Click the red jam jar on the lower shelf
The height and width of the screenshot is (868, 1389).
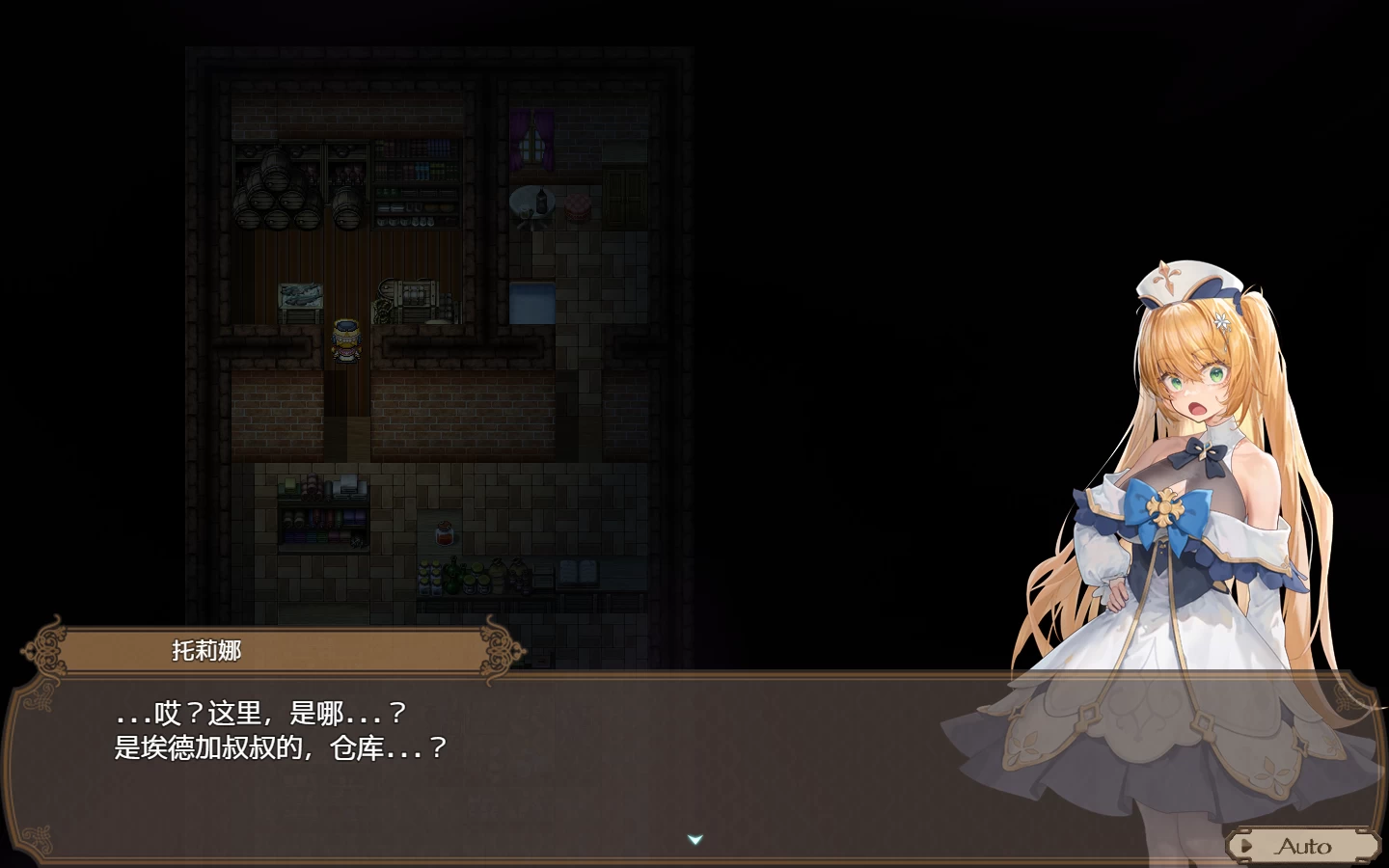click(x=443, y=531)
